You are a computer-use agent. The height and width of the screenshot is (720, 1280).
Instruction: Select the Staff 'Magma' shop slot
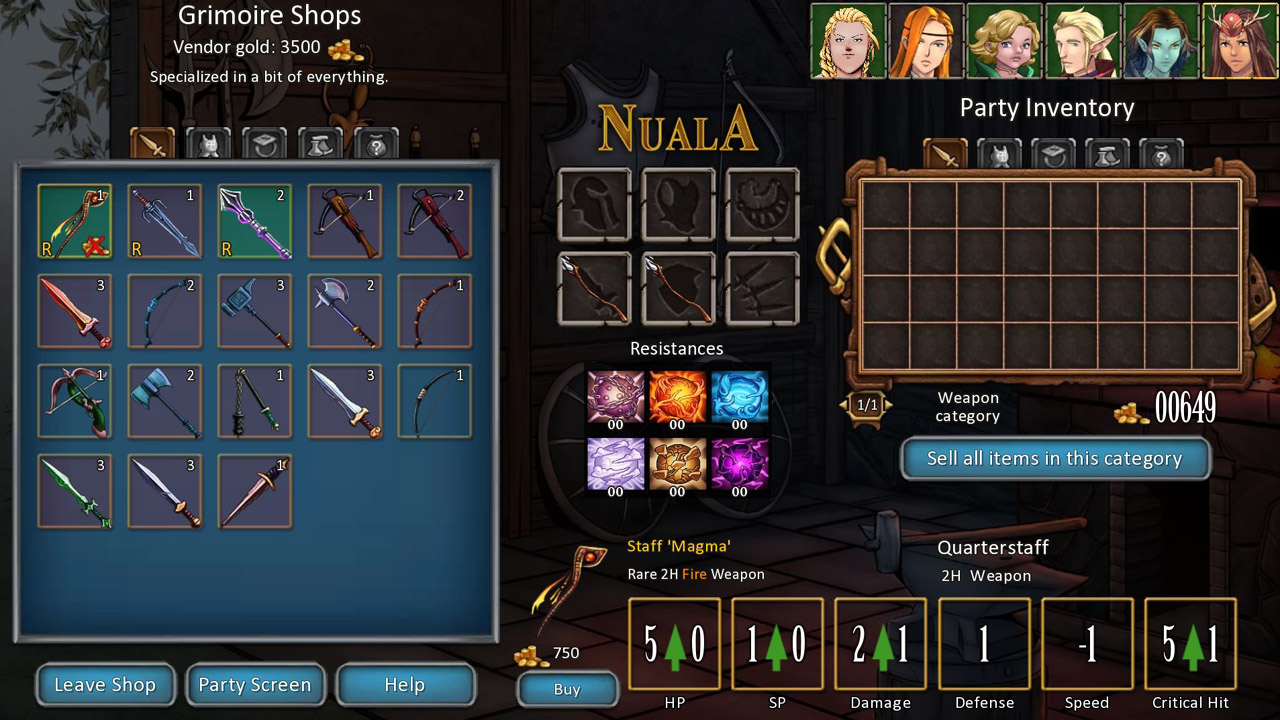pyautogui.click(x=75, y=221)
